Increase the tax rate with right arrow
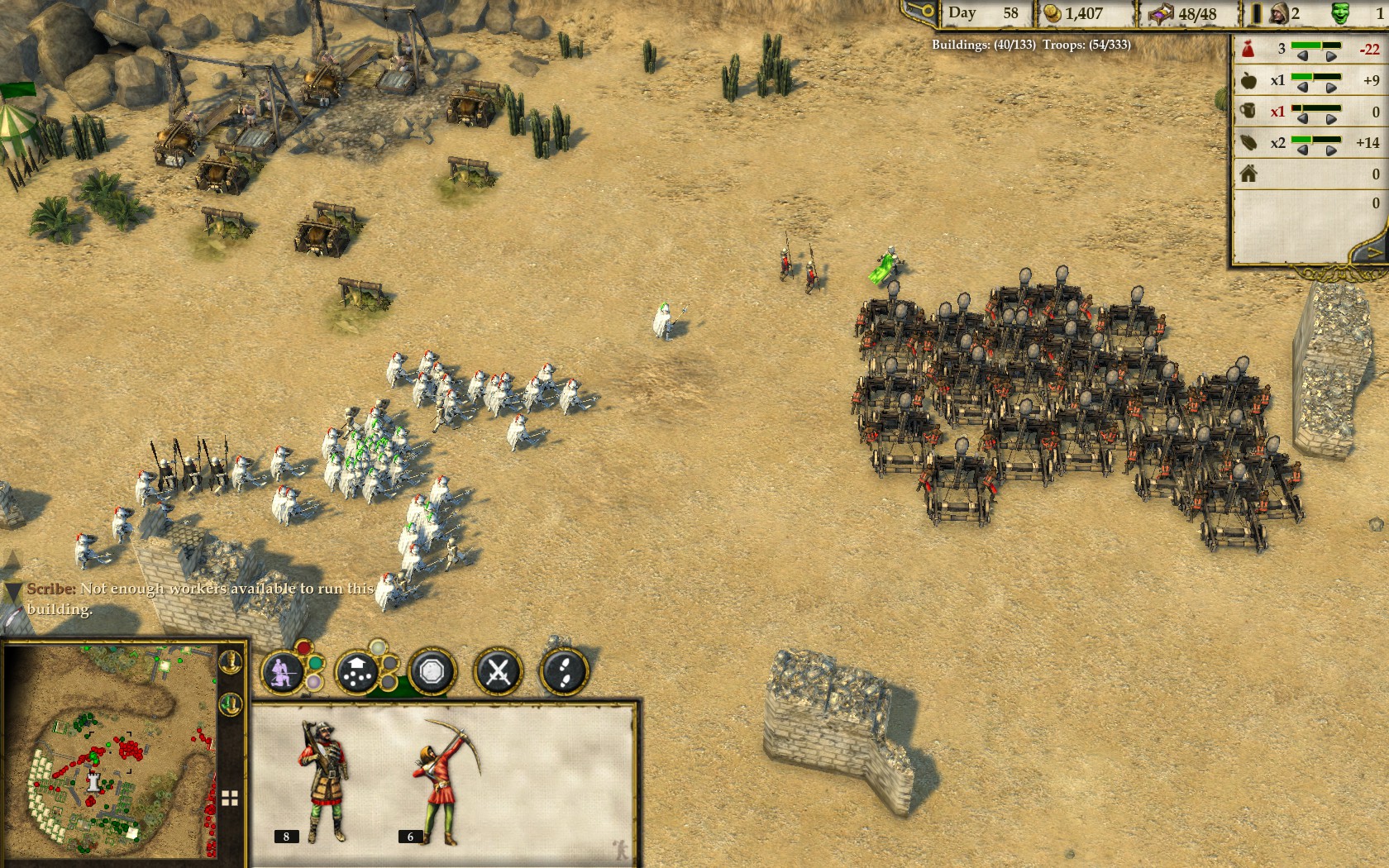 point(1330,56)
